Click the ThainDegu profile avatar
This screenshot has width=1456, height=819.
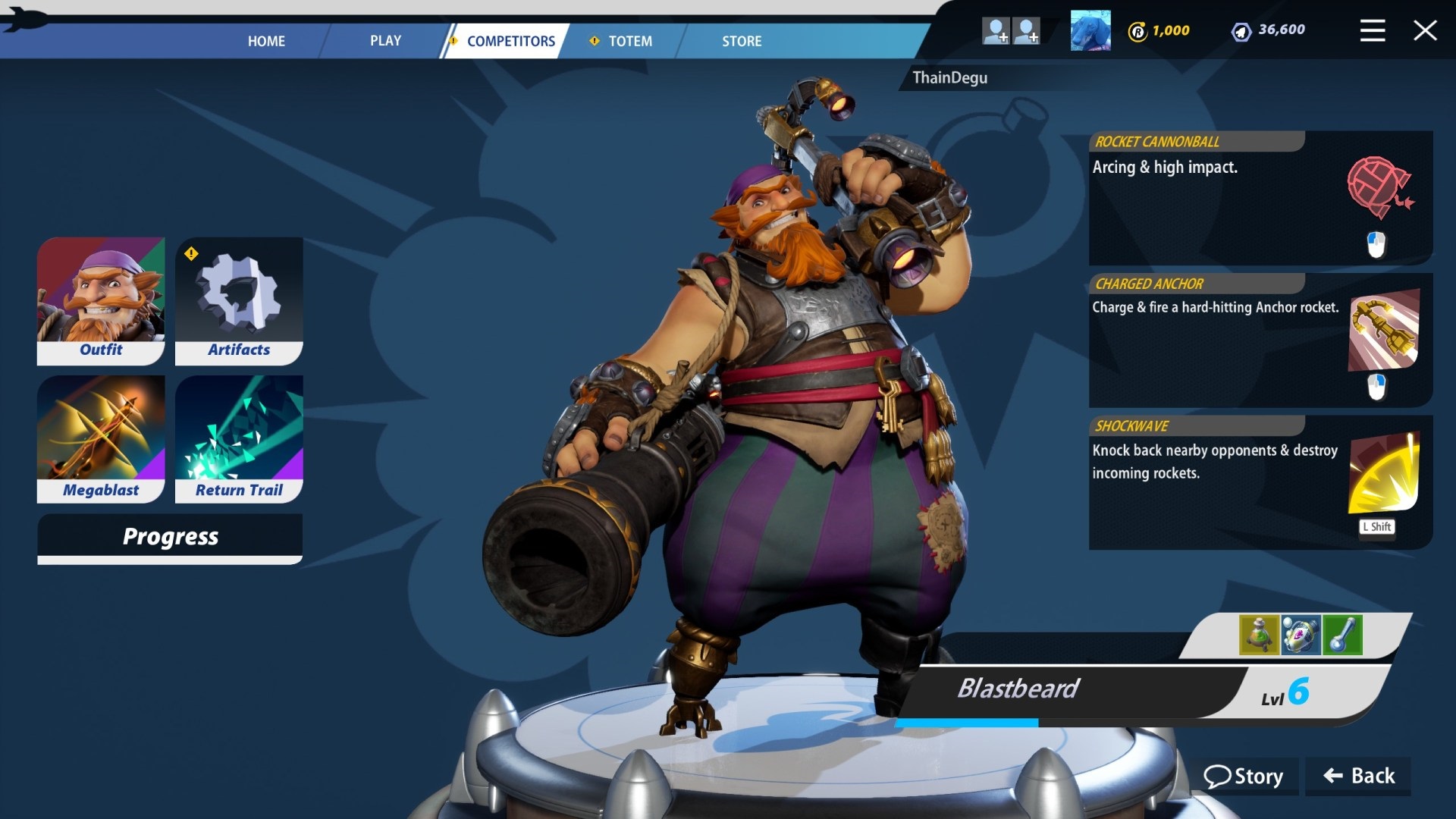click(1090, 30)
